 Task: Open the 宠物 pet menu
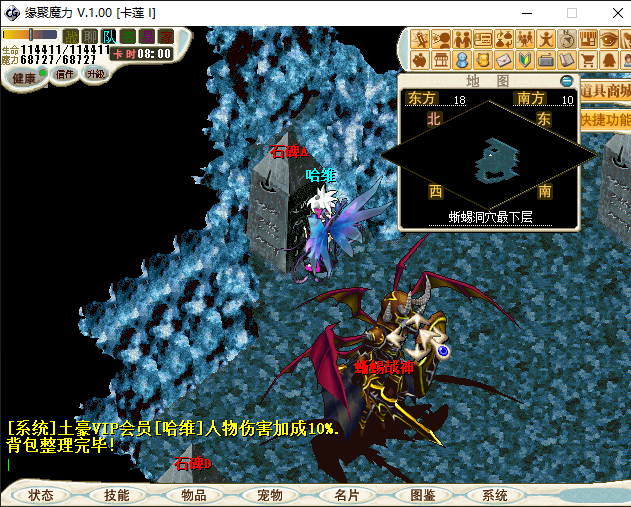(270, 495)
